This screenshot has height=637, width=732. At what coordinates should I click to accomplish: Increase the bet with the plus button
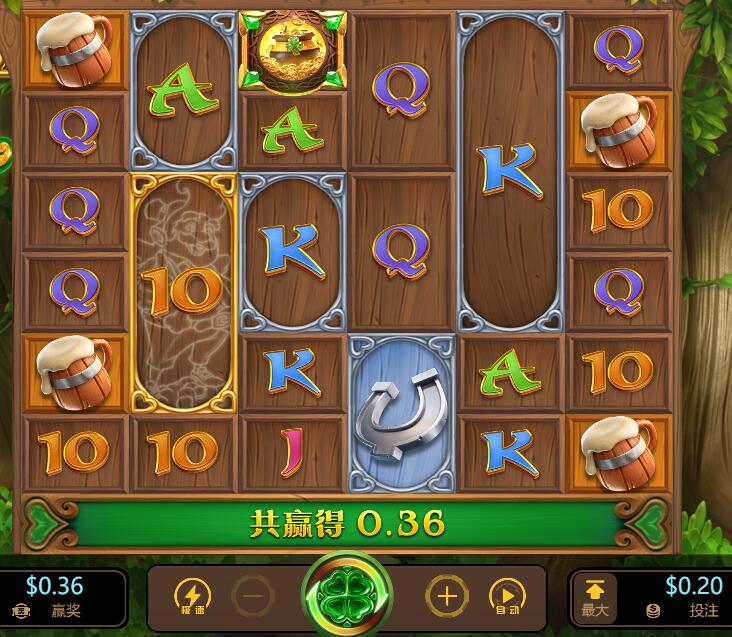(446, 598)
